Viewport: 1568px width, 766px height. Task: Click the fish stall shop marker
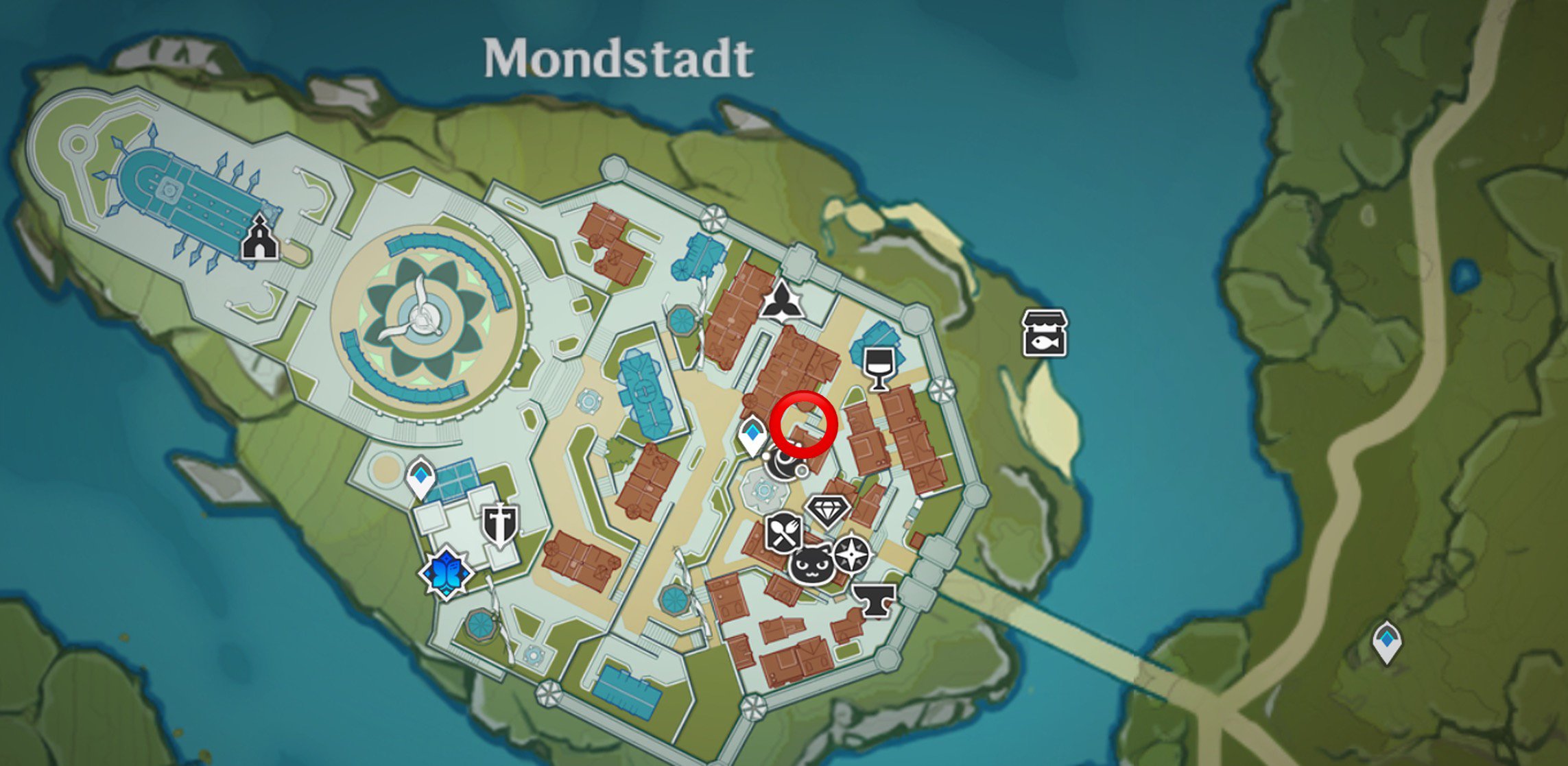click(x=1045, y=333)
